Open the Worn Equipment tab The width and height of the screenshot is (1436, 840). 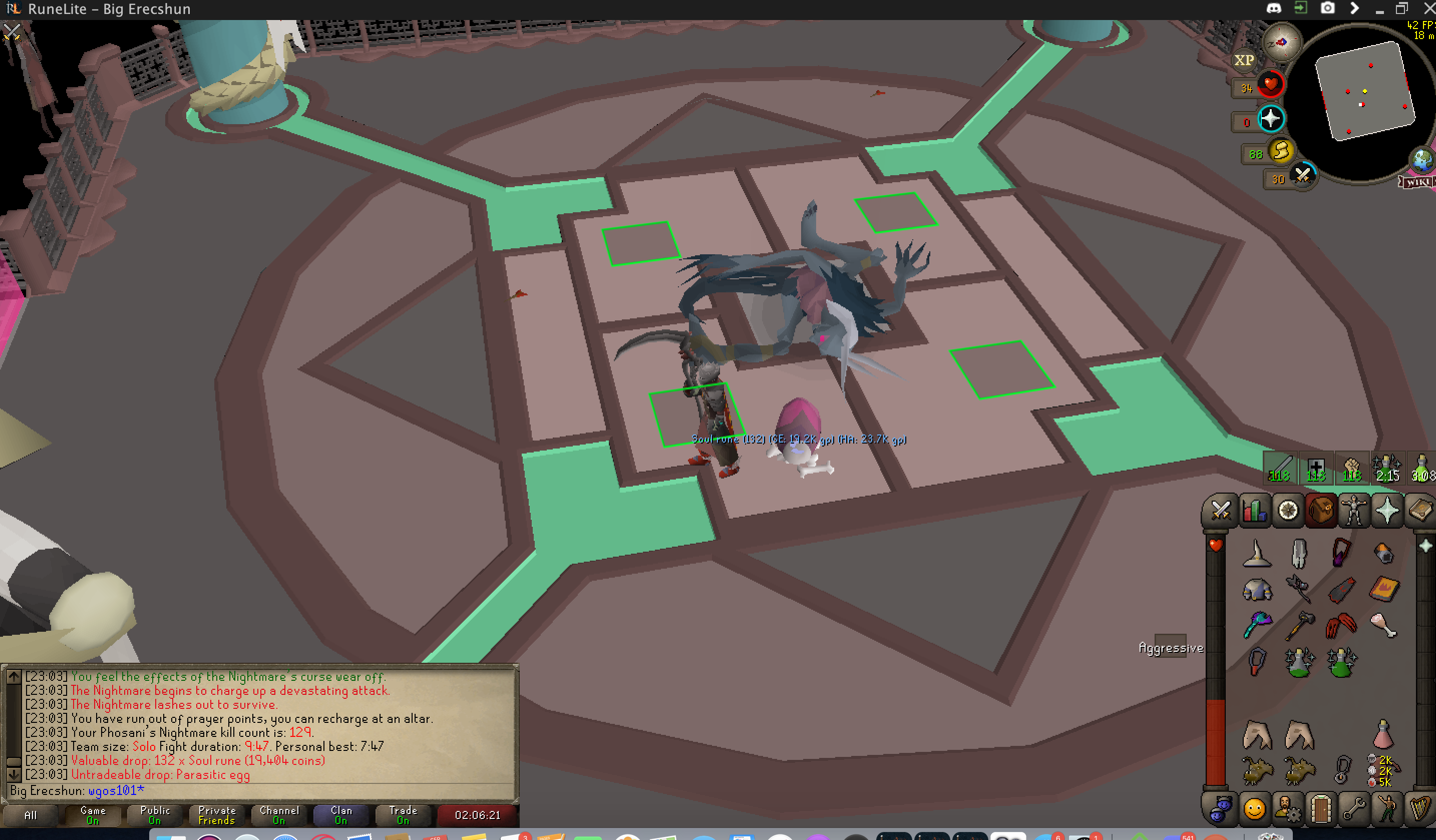[1354, 510]
